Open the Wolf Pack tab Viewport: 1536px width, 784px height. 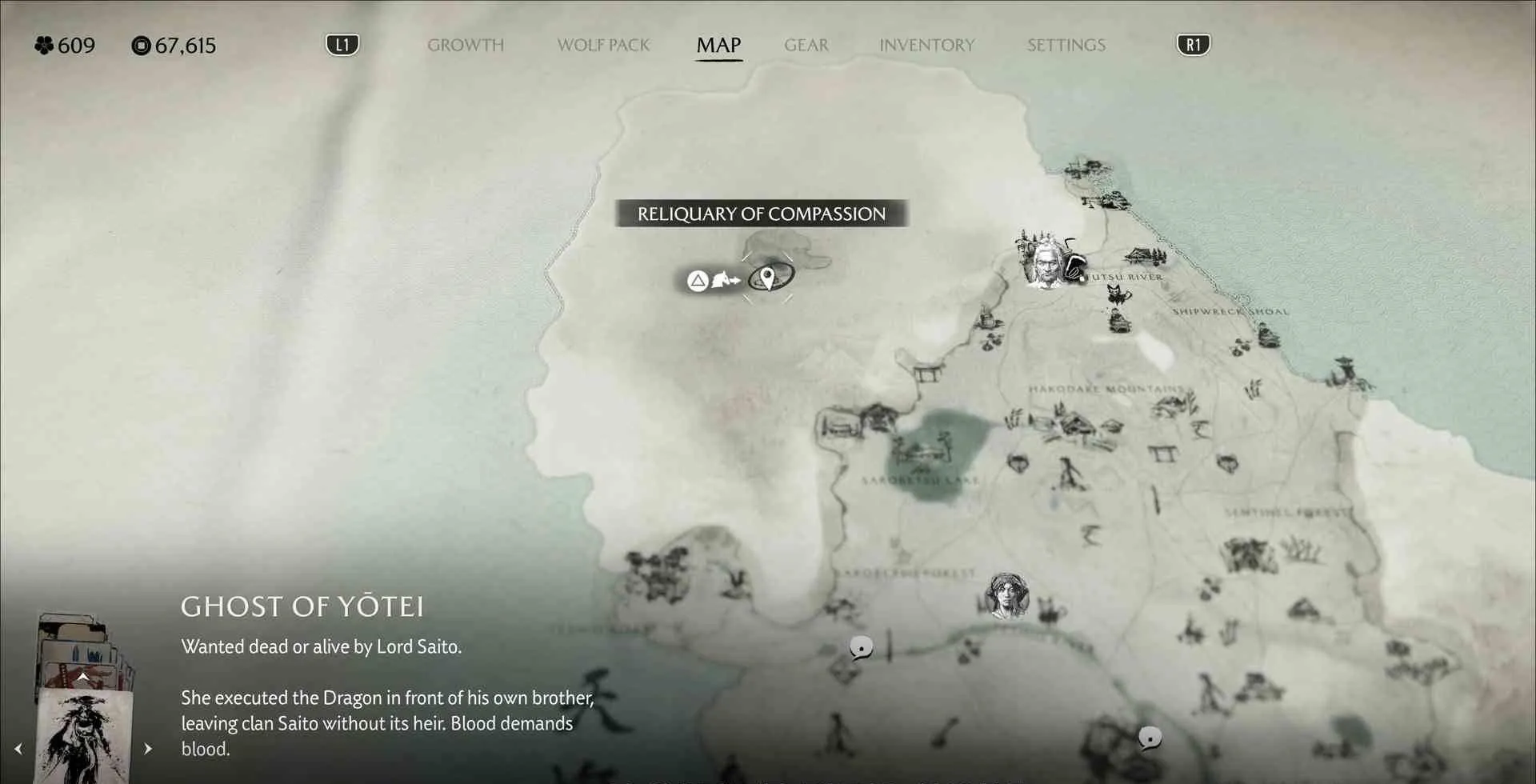603,46
